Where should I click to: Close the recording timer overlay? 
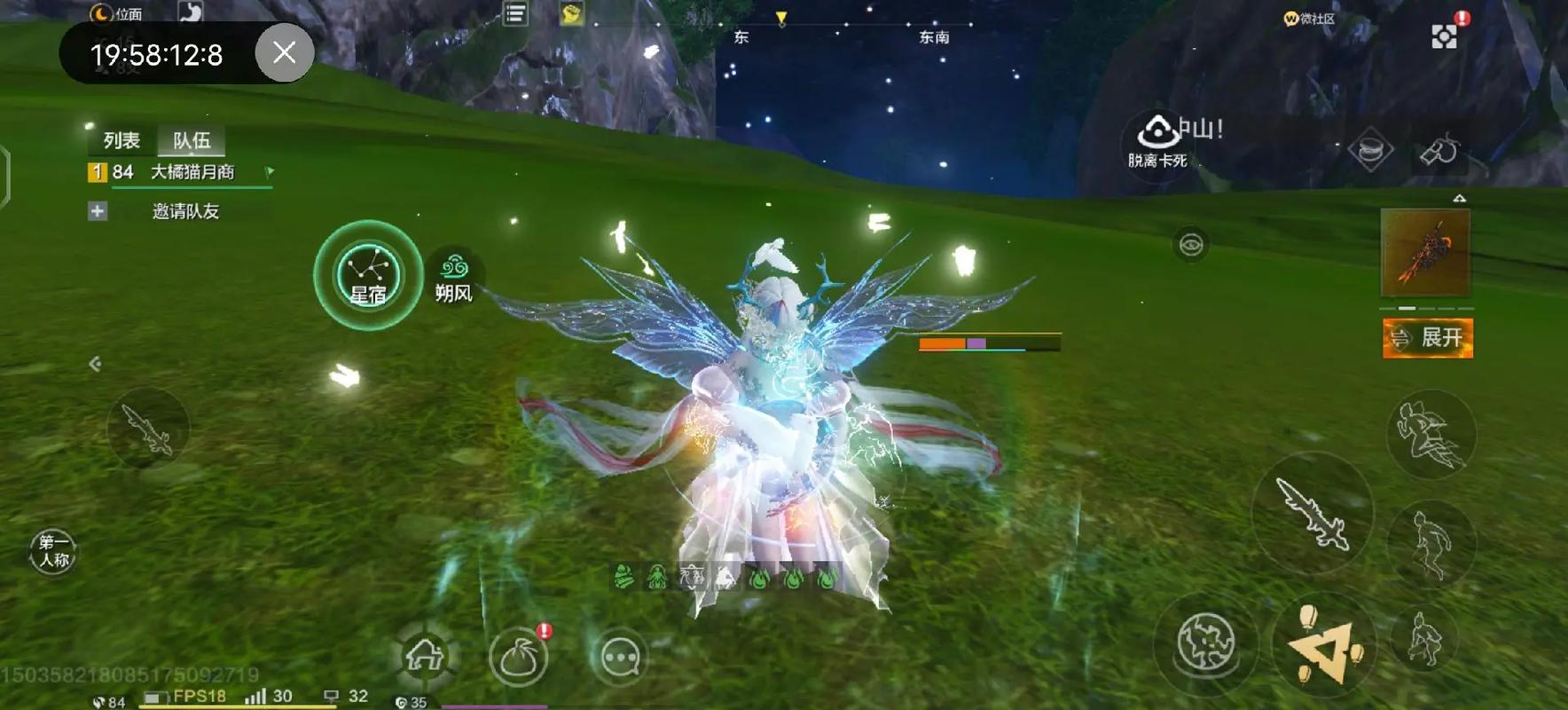click(x=284, y=53)
